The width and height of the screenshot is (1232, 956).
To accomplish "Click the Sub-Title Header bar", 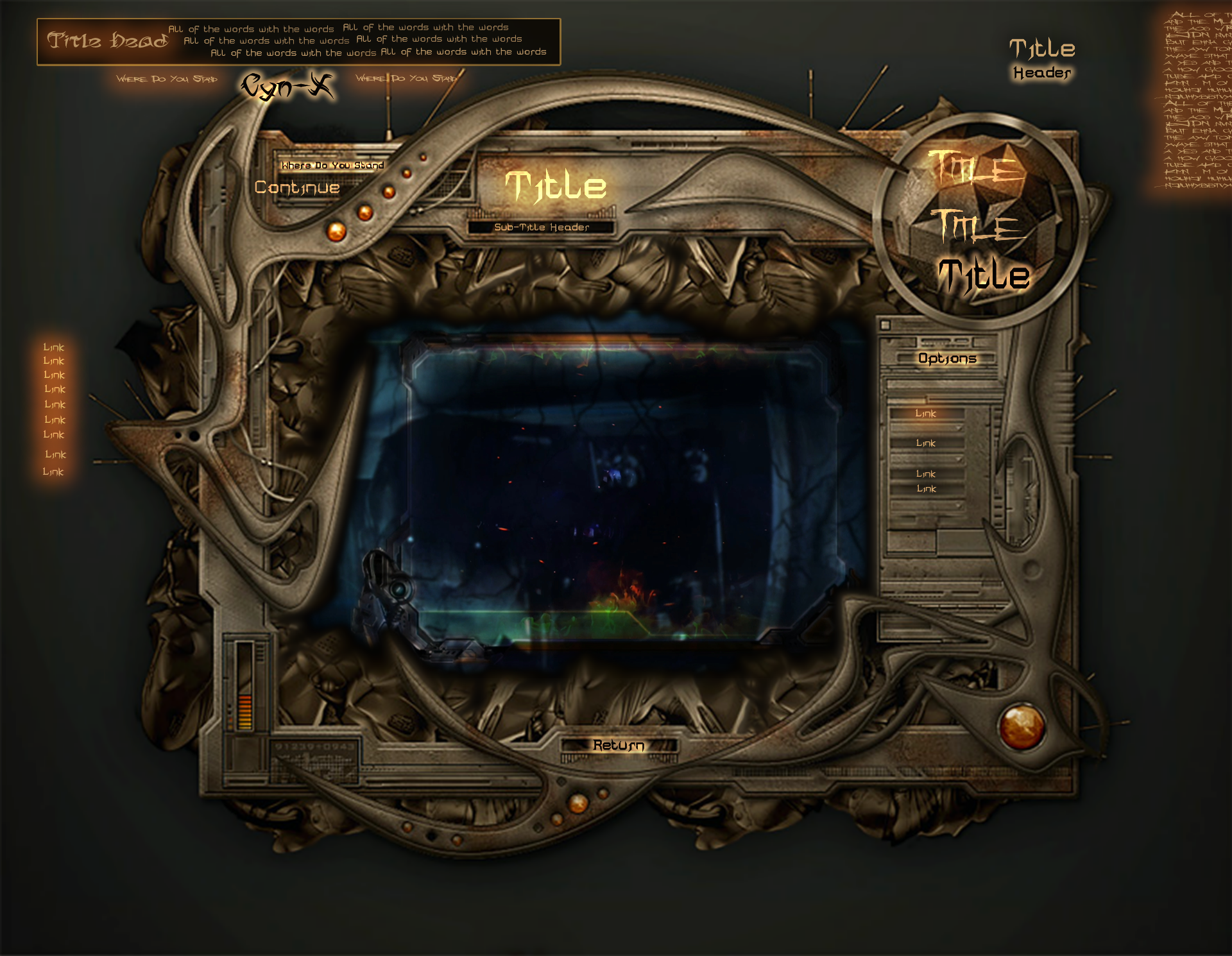I will (x=542, y=227).
